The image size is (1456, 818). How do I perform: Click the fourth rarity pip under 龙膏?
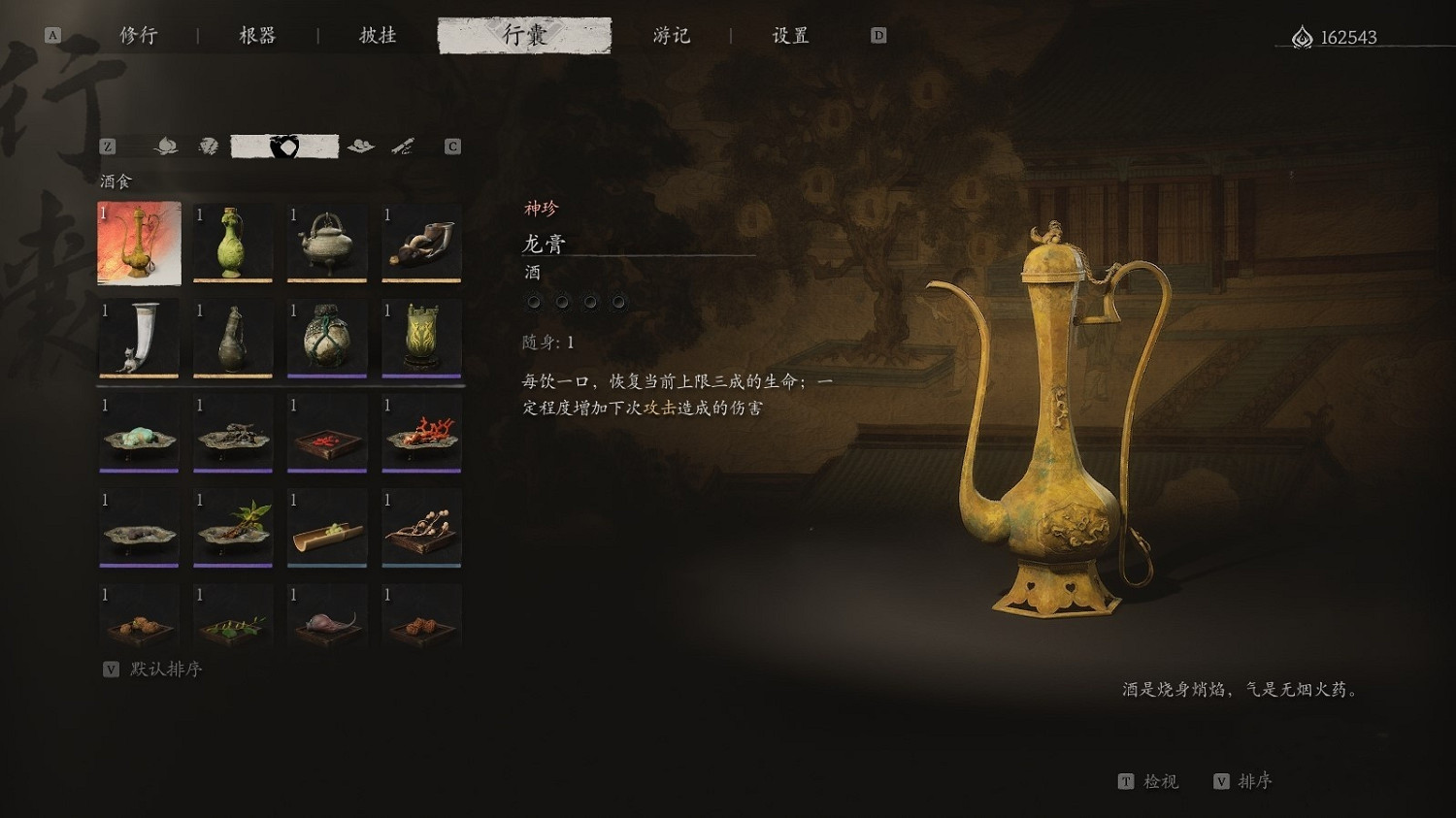pos(617,302)
